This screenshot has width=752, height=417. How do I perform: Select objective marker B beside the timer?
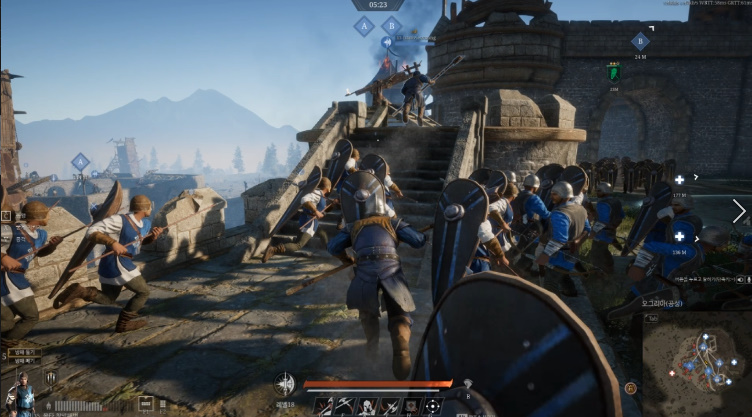tap(392, 25)
